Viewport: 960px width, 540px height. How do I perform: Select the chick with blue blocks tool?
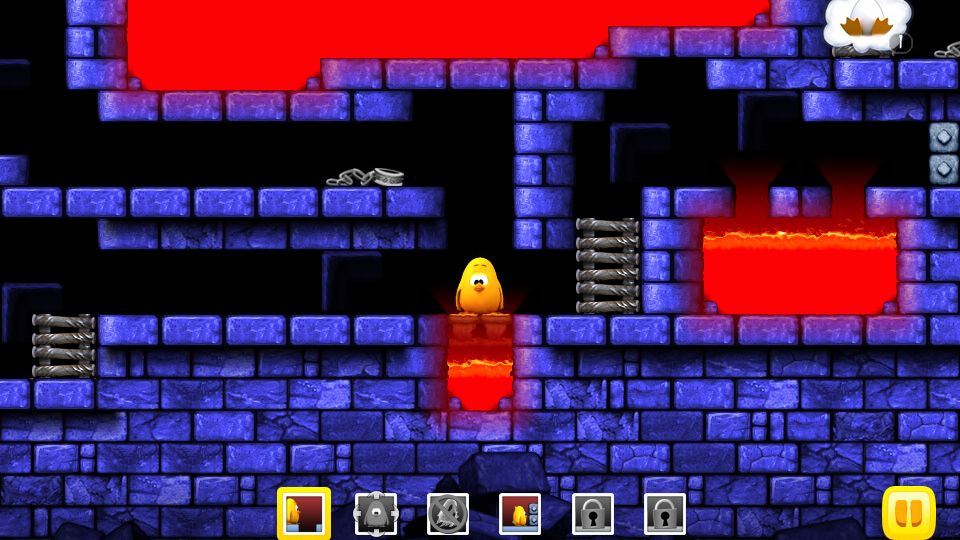click(520, 513)
